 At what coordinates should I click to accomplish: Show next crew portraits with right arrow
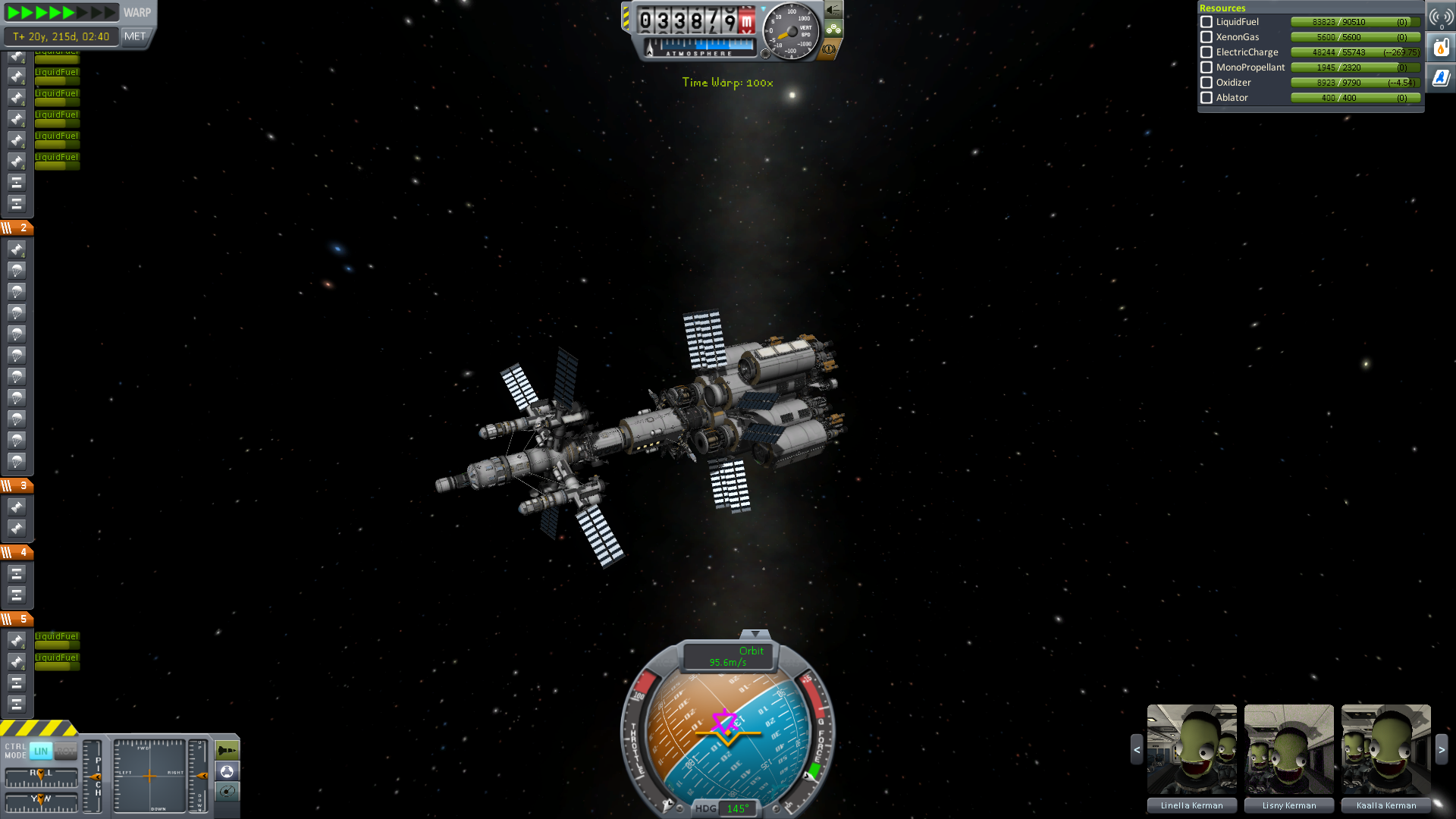(1442, 749)
